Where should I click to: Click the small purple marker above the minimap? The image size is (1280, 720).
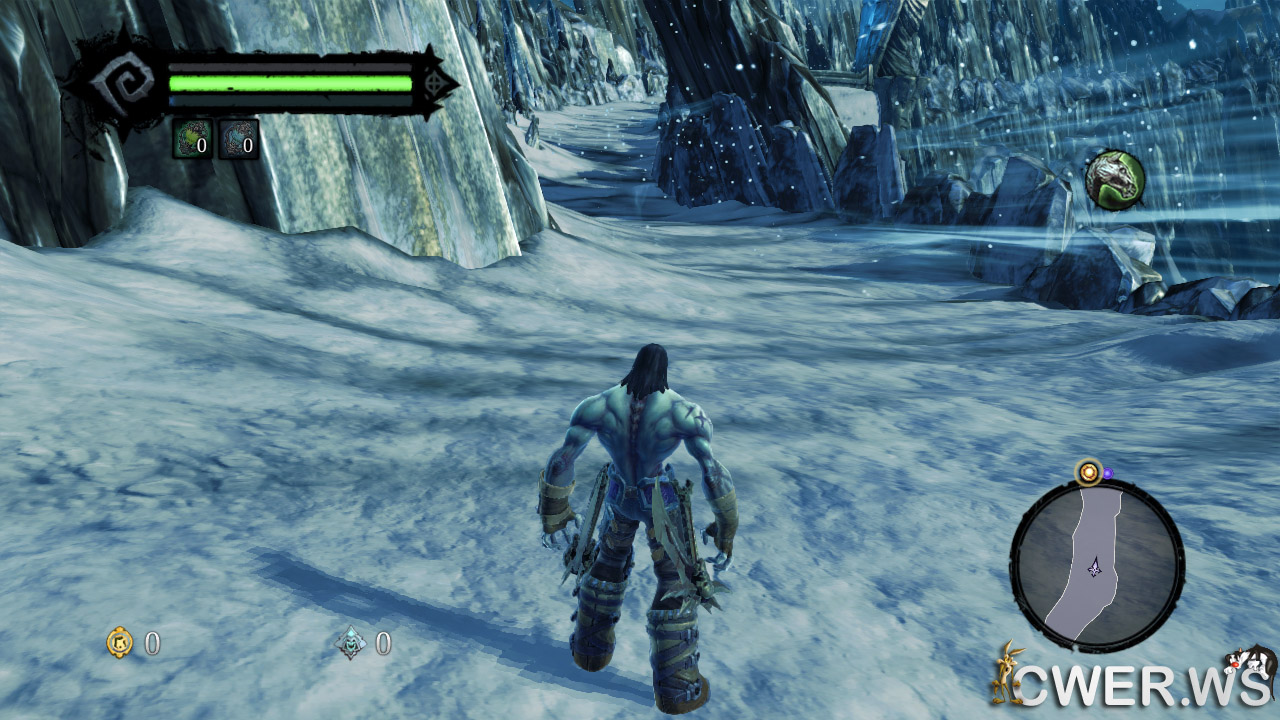click(x=1107, y=472)
